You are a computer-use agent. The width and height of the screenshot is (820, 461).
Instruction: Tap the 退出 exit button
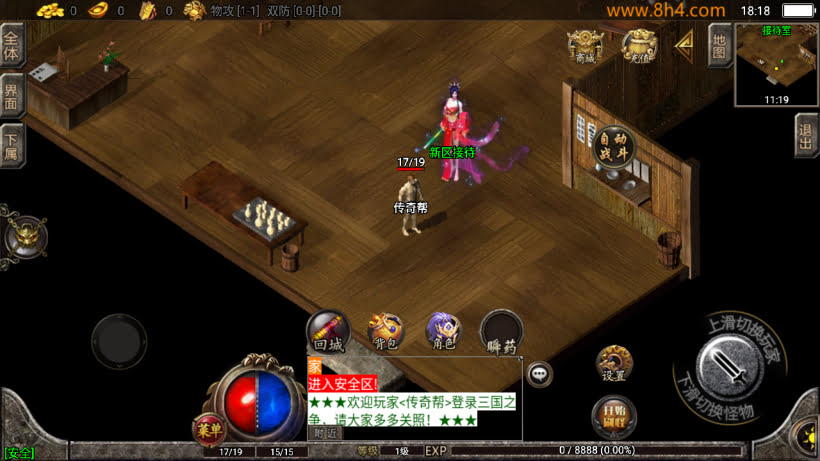(x=806, y=135)
